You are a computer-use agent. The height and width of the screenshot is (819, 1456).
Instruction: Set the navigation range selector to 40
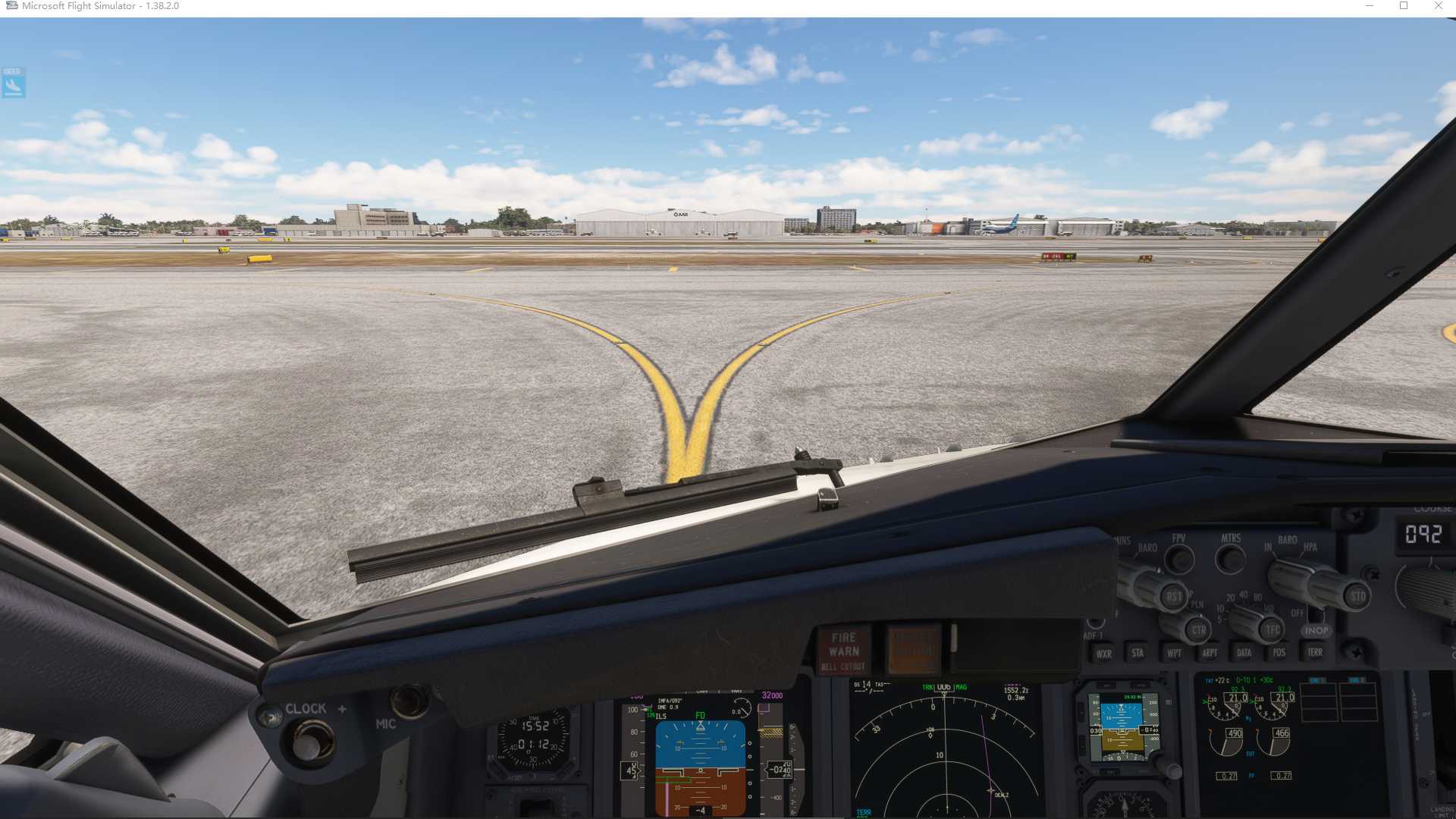tap(1242, 595)
